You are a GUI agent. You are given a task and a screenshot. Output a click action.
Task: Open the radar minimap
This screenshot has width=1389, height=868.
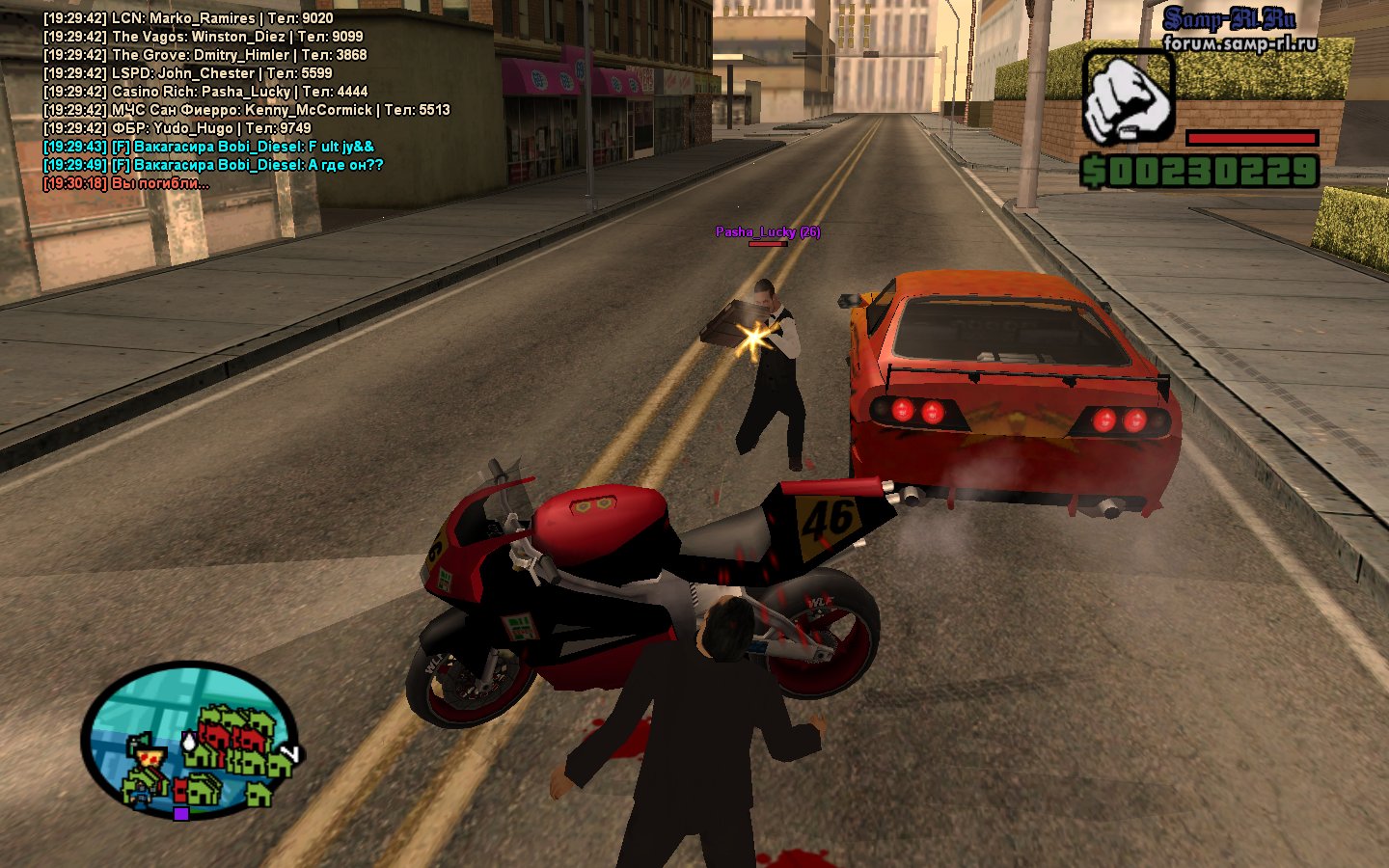[189, 739]
